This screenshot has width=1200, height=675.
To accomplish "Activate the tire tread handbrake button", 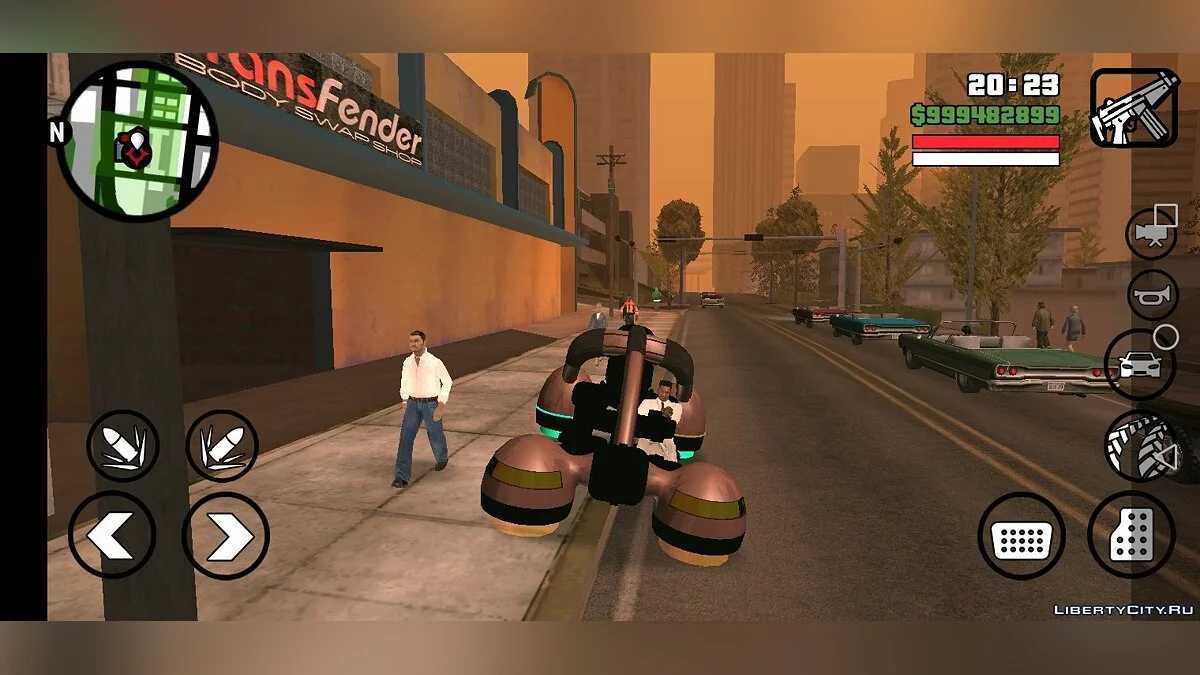I will (x=1140, y=446).
